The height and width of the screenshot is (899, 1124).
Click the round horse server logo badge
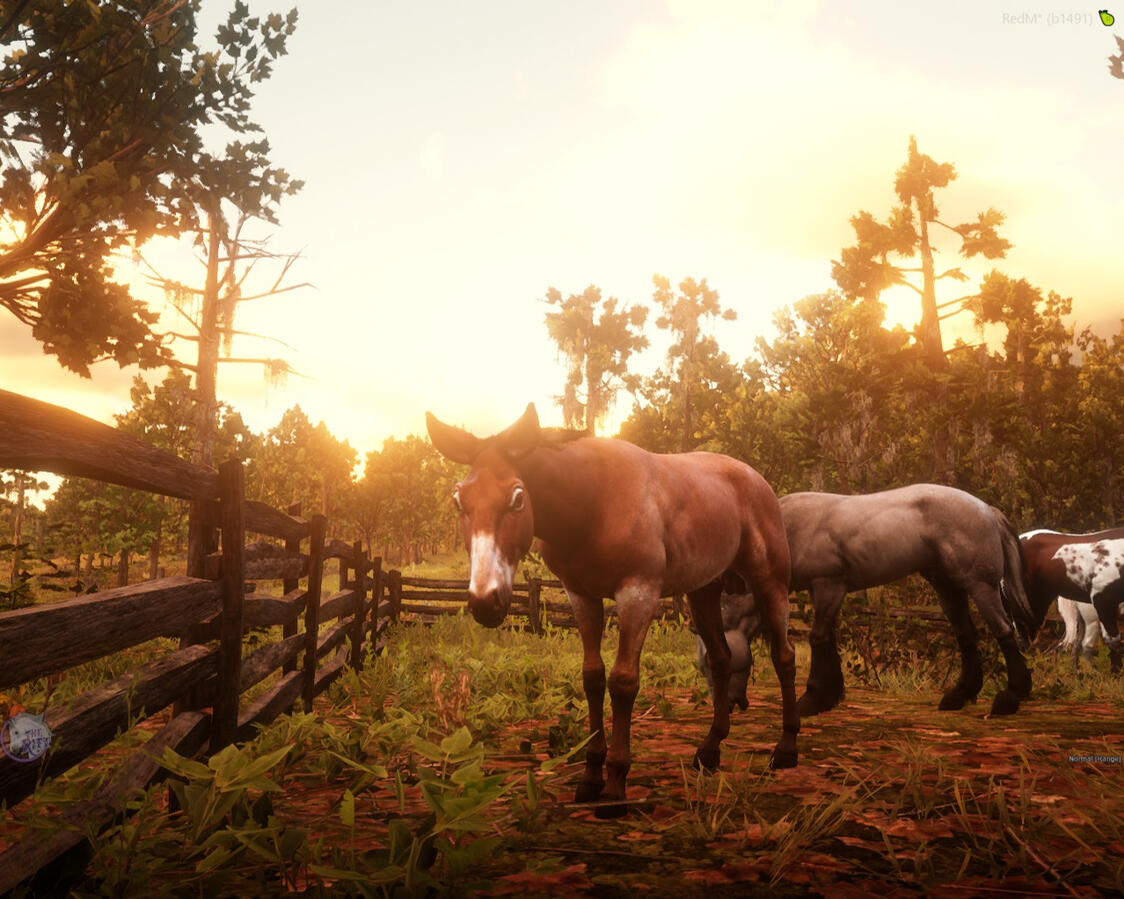click(x=25, y=738)
